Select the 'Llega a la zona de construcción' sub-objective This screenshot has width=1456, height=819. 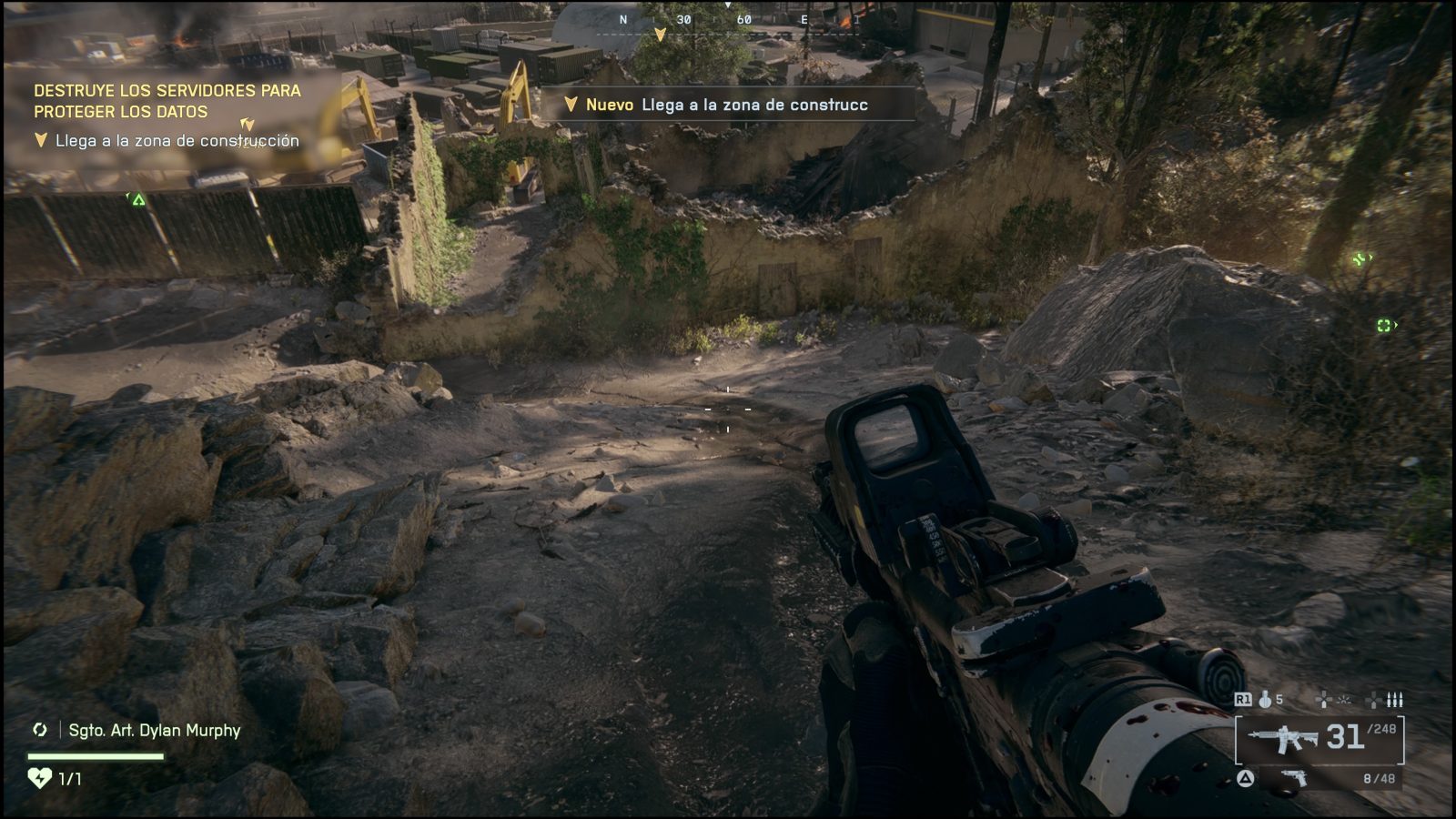tap(177, 140)
